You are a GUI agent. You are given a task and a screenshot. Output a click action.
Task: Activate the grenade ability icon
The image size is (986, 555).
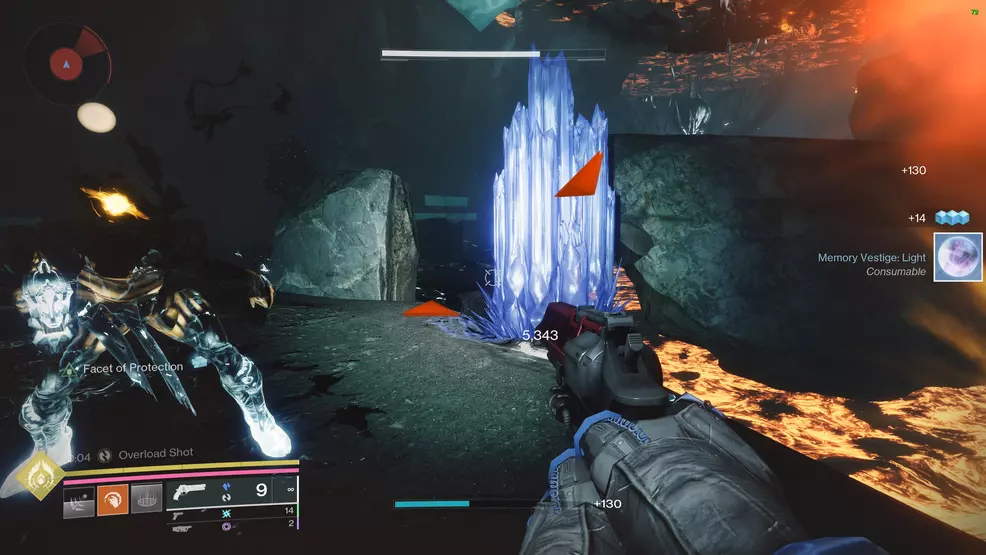click(80, 499)
